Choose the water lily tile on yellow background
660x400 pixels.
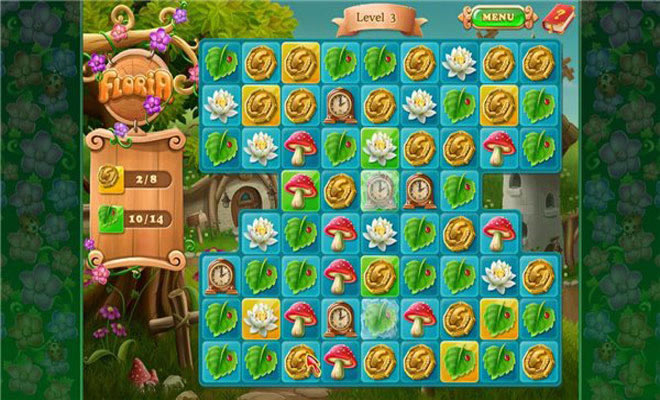pyautogui.click(x=260, y=317)
